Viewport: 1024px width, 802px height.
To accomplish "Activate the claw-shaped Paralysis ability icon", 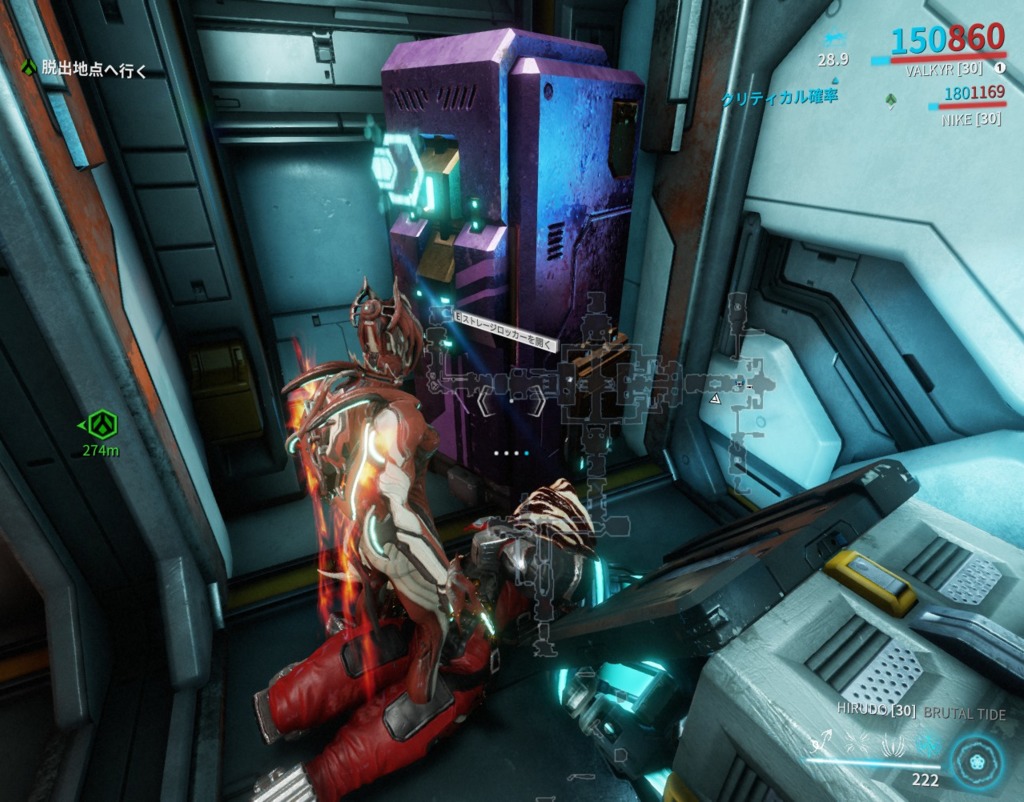I will (x=894, y=743).
